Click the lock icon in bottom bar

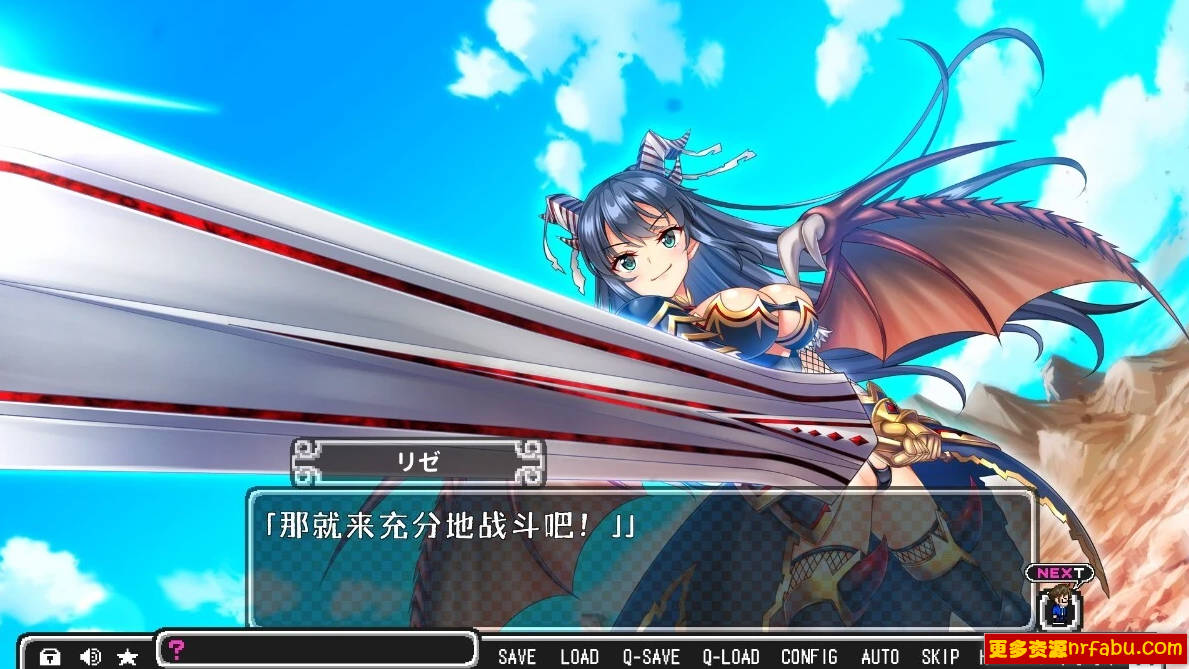tap(50, 657)
